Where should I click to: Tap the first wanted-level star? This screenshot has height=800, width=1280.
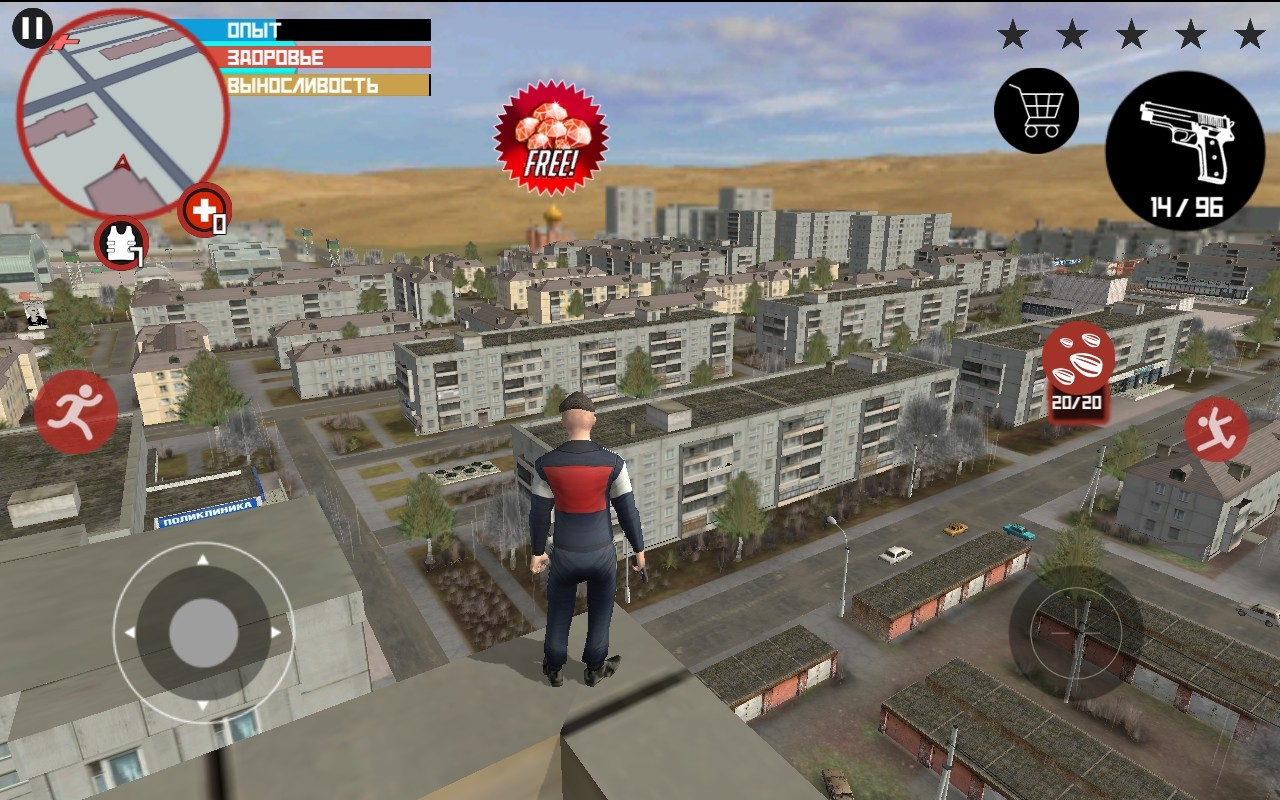click(x=1014, y=33)
